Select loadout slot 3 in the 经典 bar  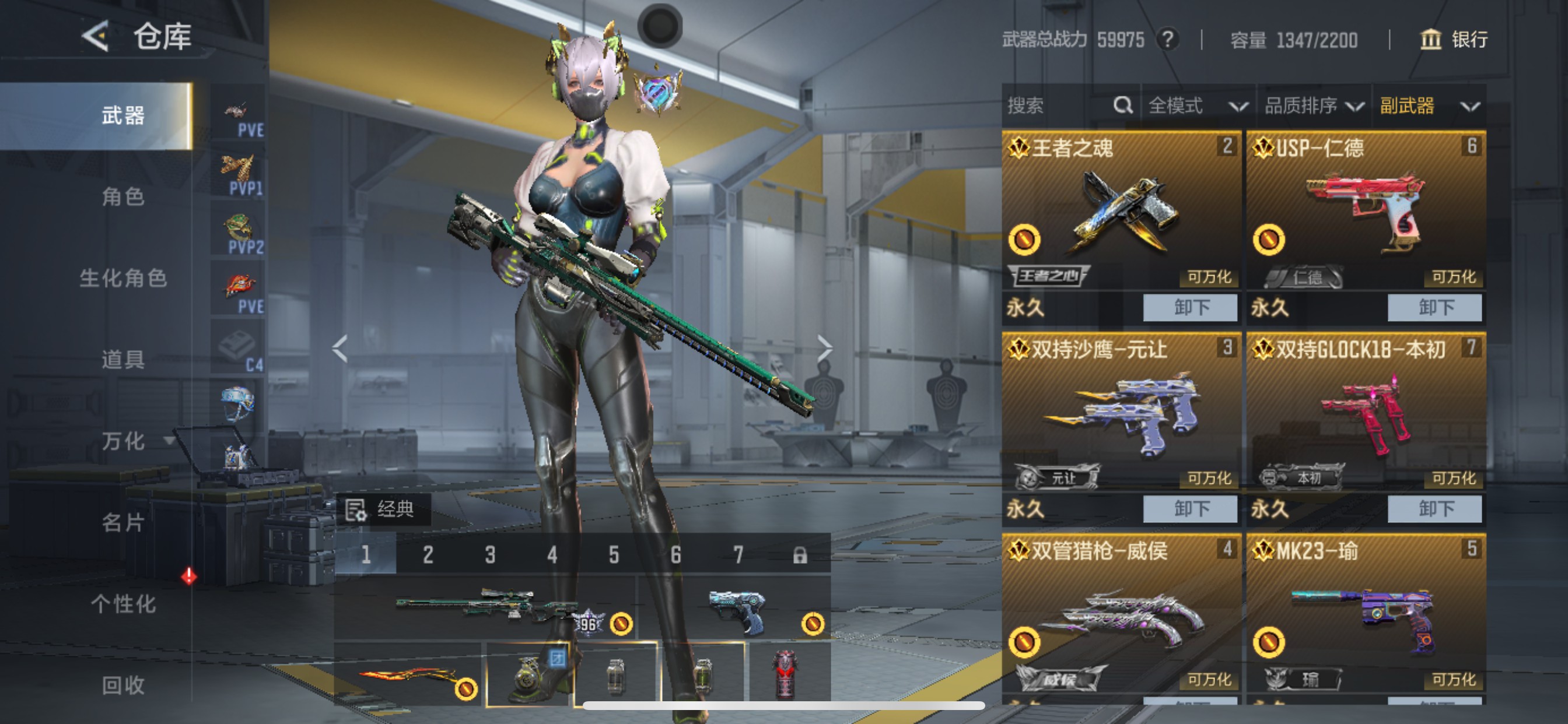pyautogui.click(x=490, y=556)
